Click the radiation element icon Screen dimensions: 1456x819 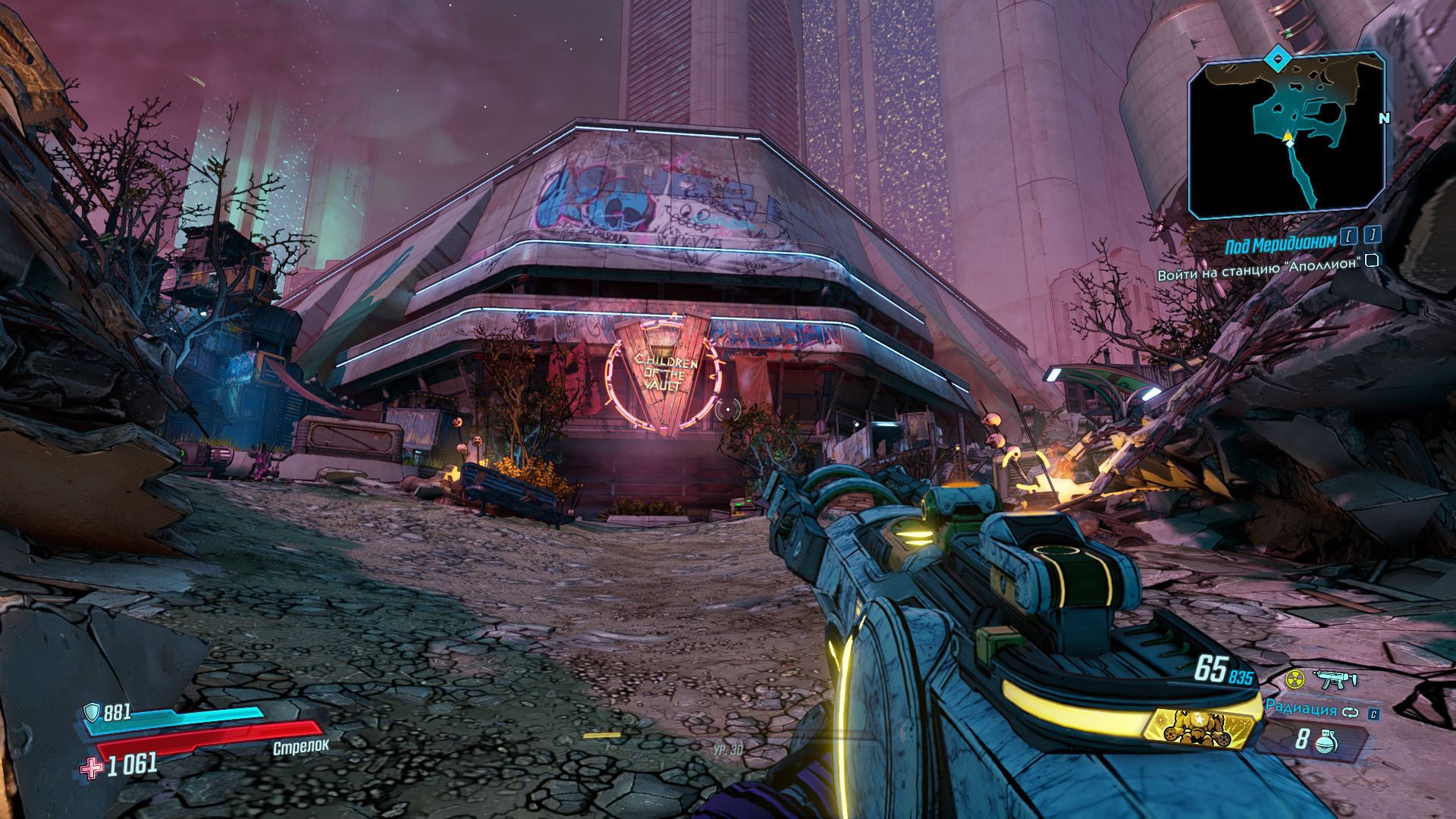pos(1294,679)
